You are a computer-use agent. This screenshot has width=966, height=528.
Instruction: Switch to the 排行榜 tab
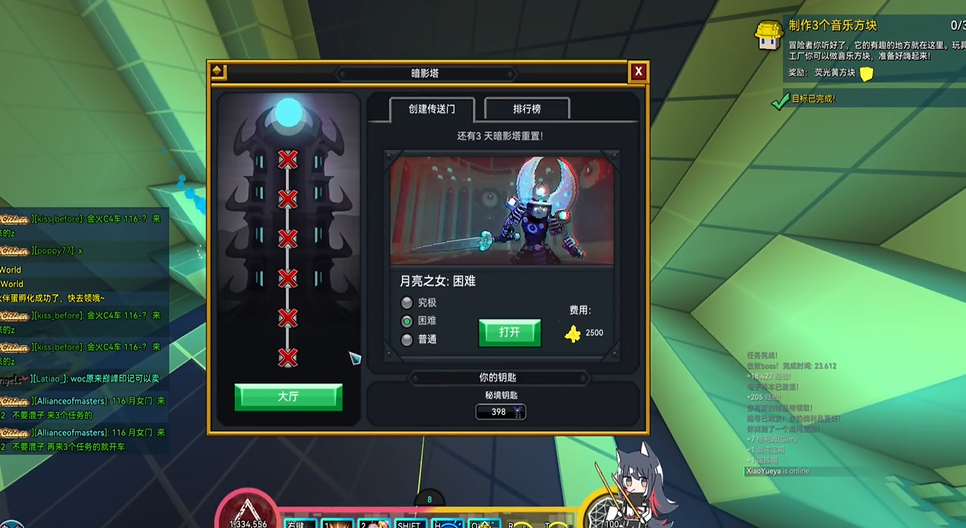coord(527,109)
